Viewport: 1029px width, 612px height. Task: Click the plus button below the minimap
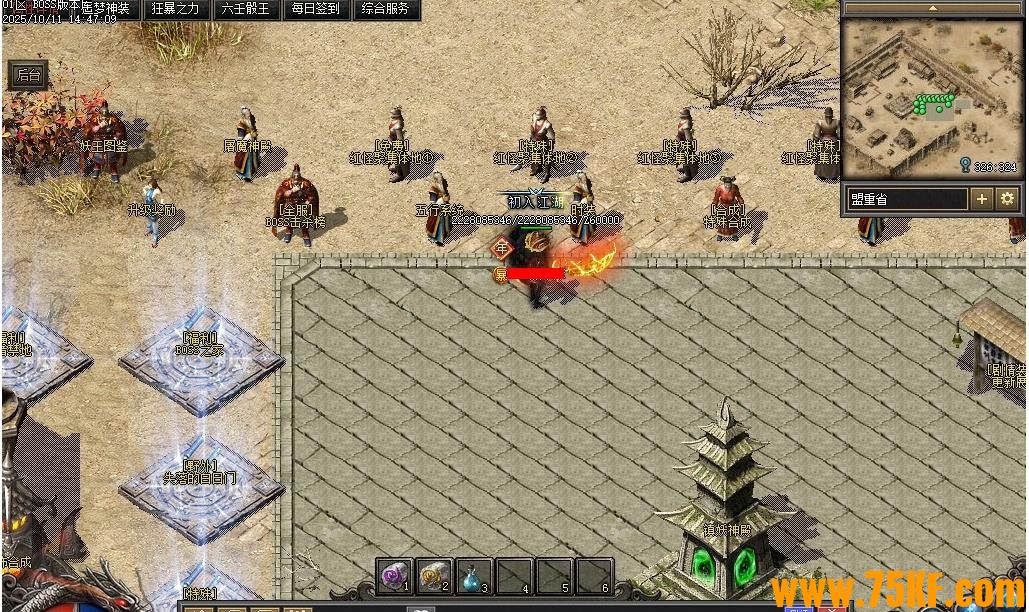click(x=982, y=199)
